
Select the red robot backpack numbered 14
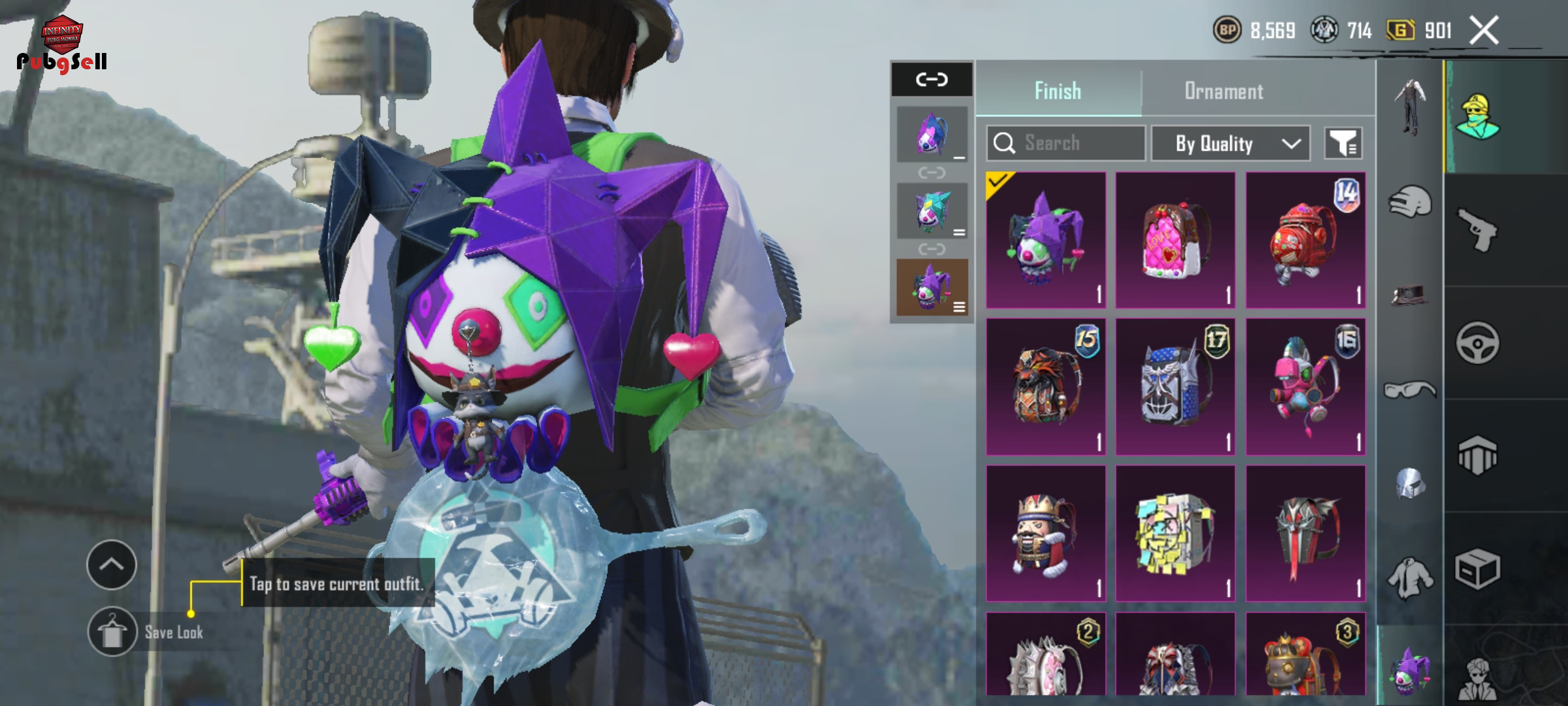pos(1305,240)
